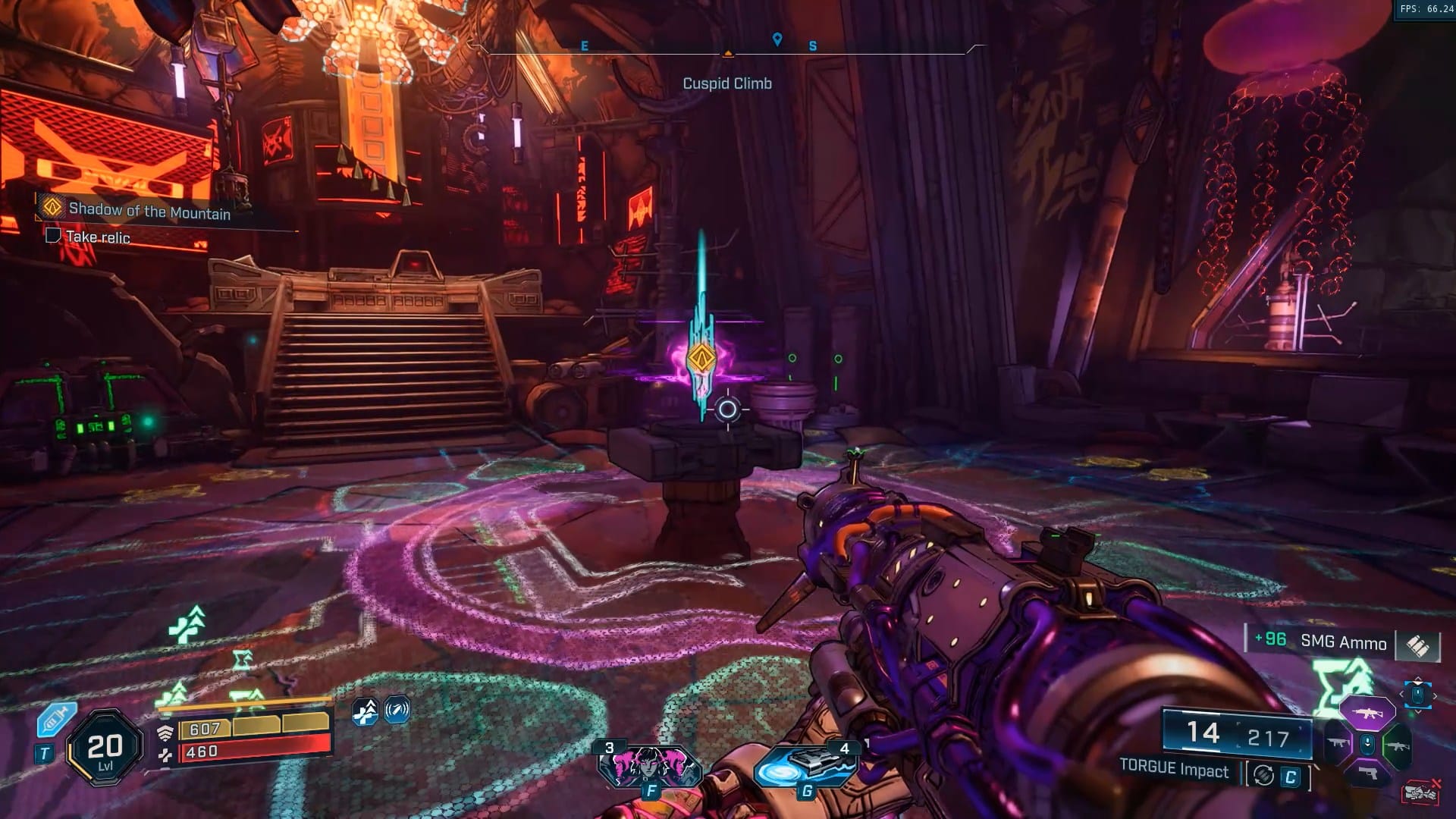This screenshot has width=1456, height=819.
Task: Tick the Take relic objective checkbox
Action: [x=53, y=235]
